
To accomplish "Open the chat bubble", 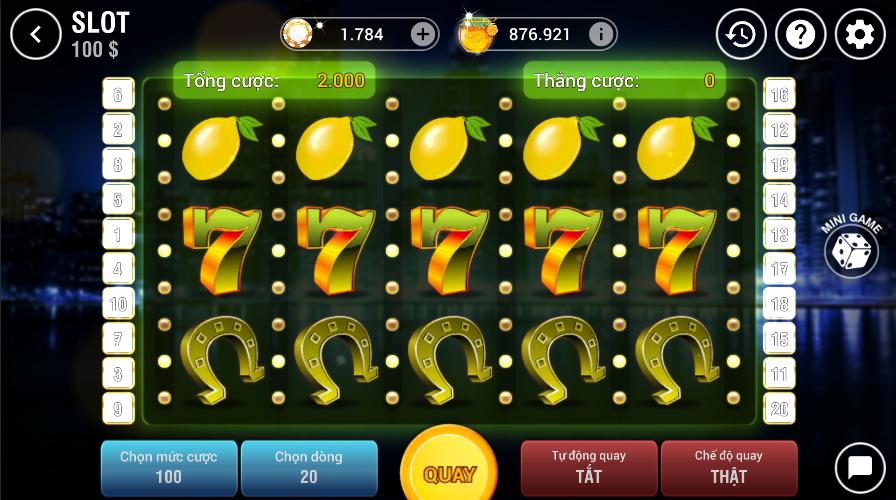I will 860,467.
